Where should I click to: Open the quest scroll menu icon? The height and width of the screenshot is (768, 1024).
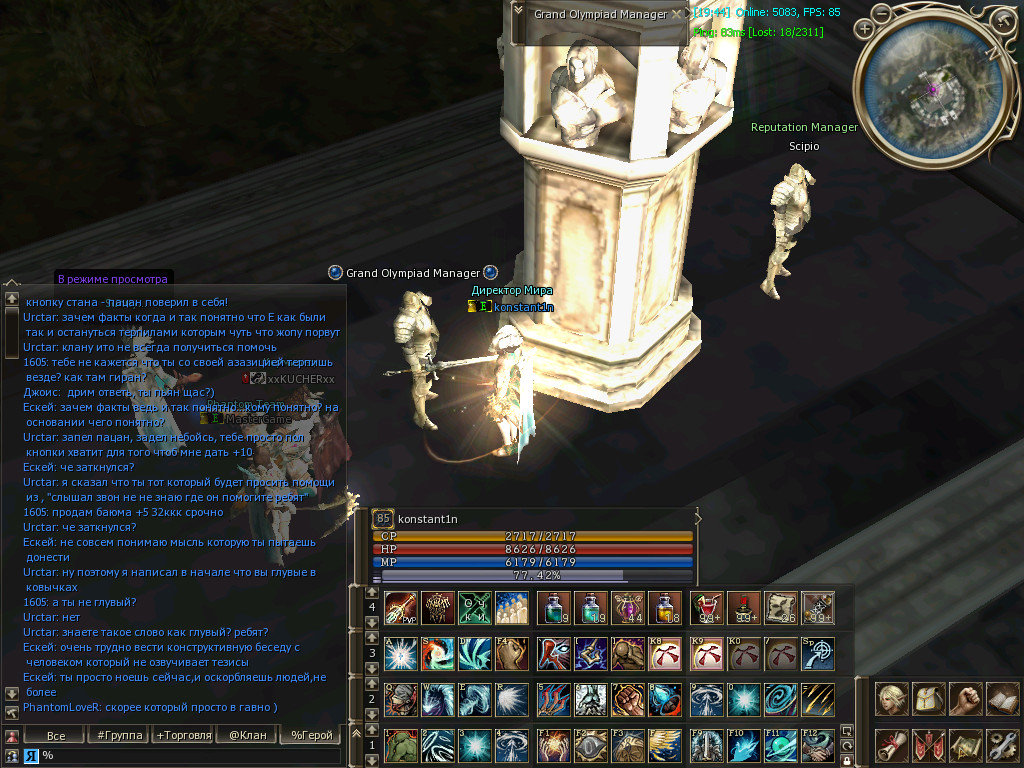[892, 745]
